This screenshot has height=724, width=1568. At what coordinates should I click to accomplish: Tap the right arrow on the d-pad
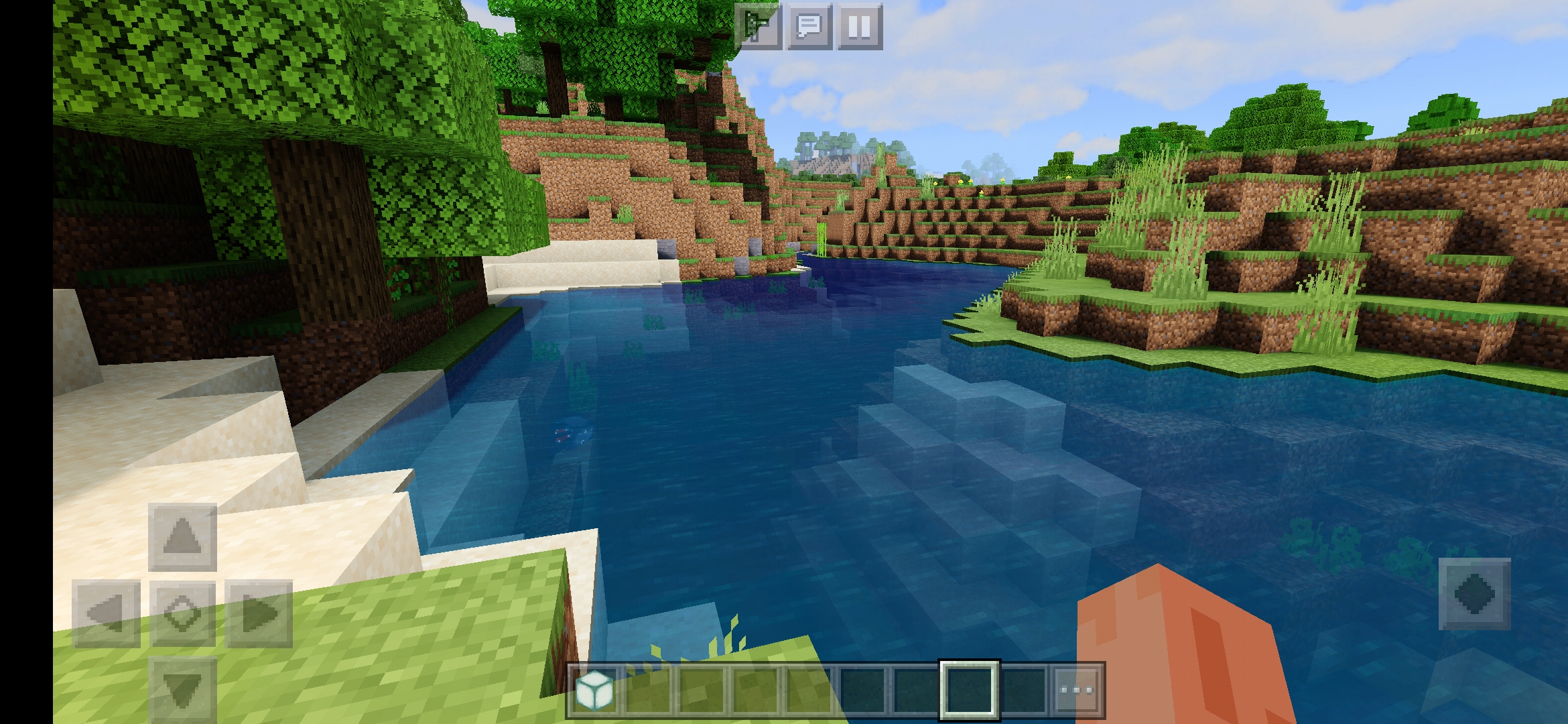click(x=259, y=613)
